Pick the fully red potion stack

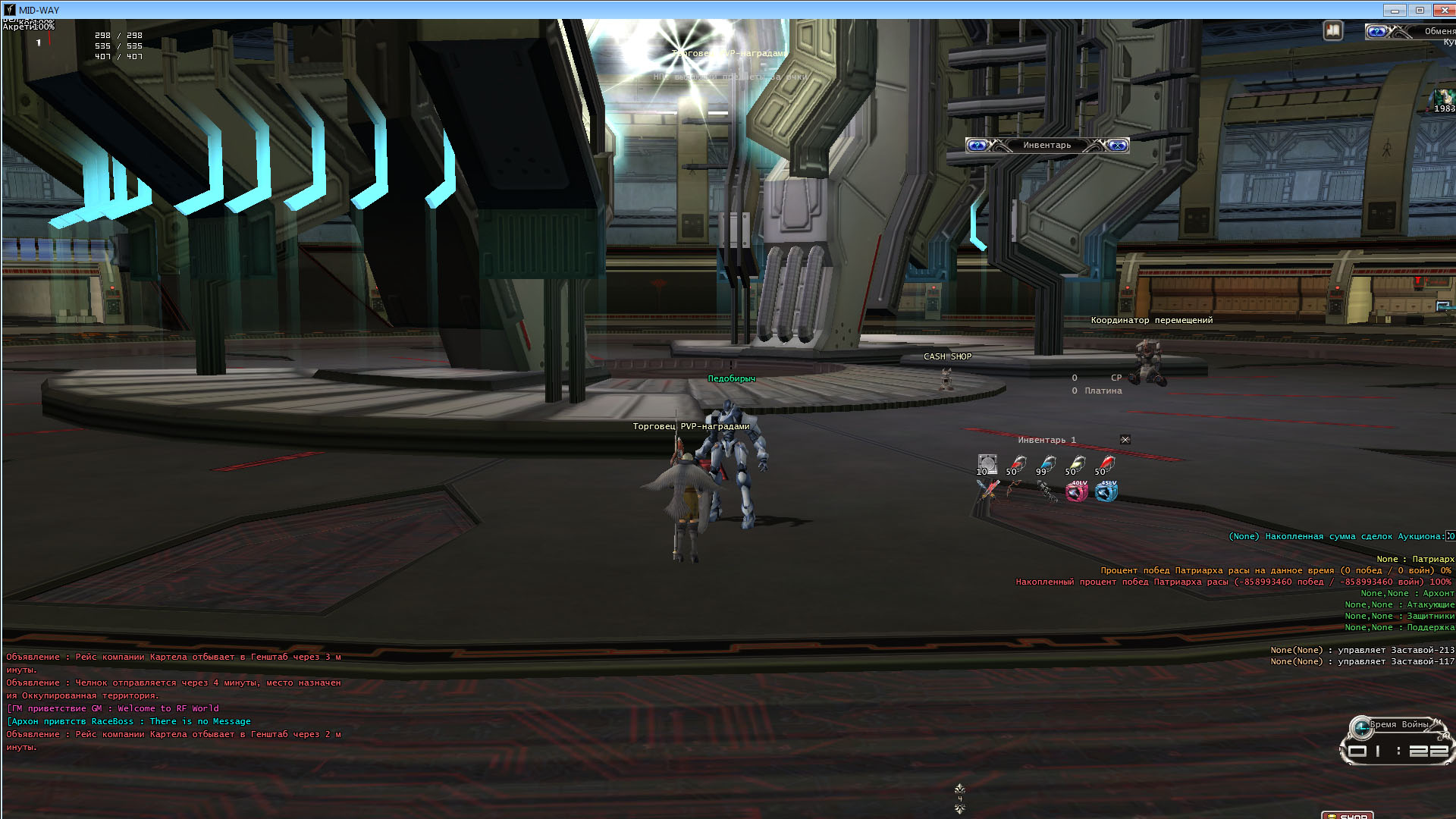click(x=1106, y=464)
